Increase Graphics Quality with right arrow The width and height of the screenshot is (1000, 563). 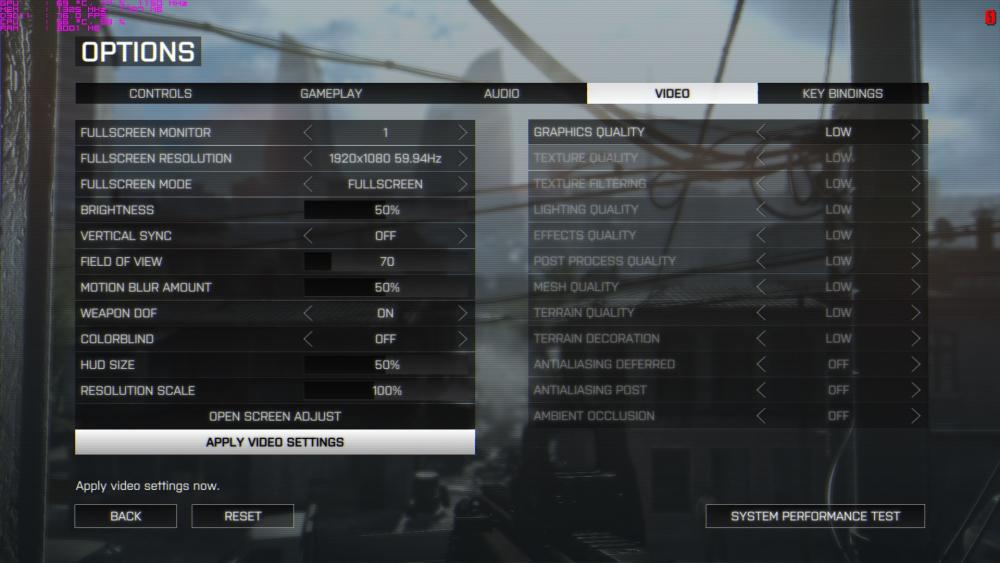tap(915, 132)
